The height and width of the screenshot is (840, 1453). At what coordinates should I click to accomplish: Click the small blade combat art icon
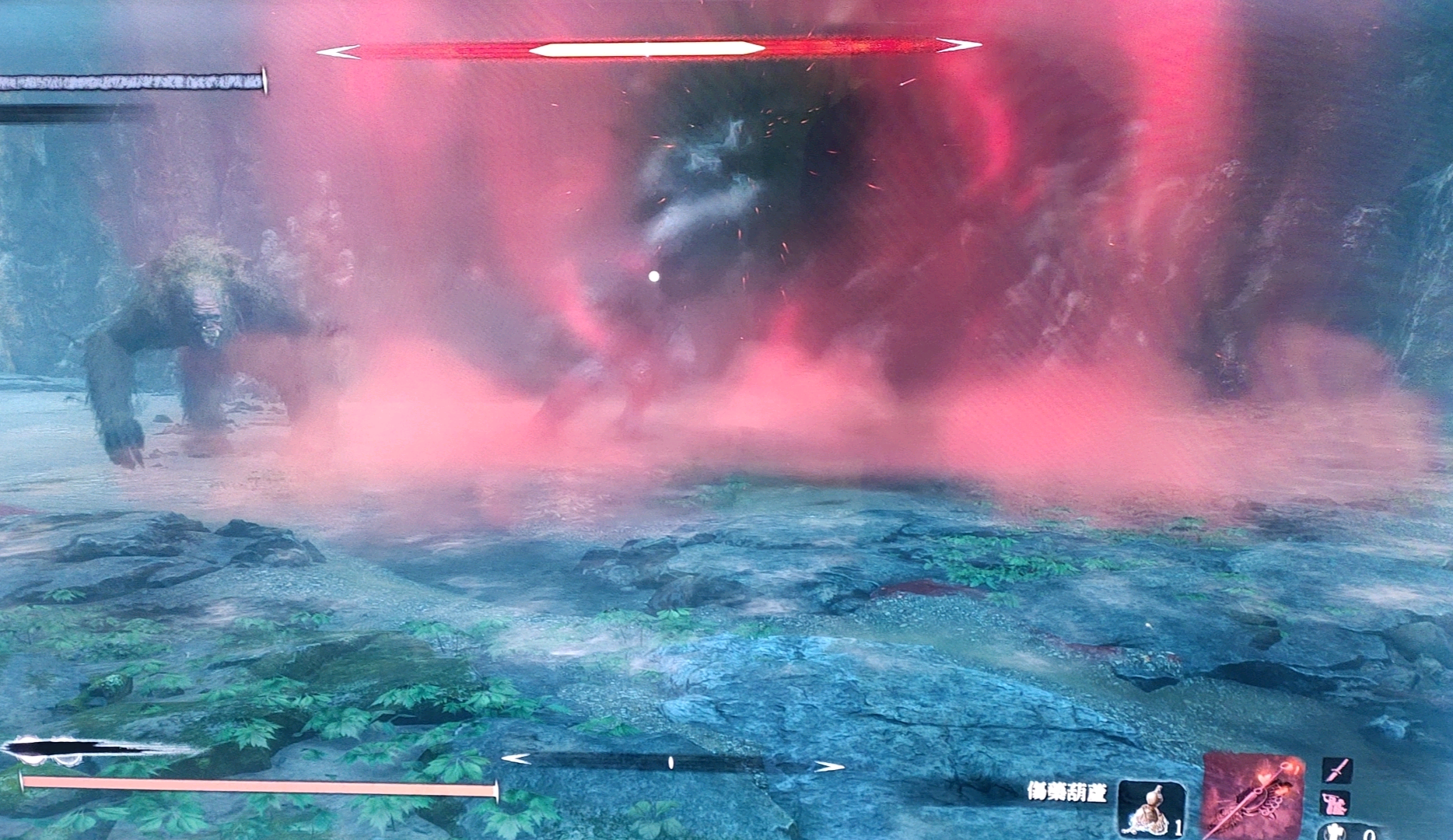[1337, 770]
